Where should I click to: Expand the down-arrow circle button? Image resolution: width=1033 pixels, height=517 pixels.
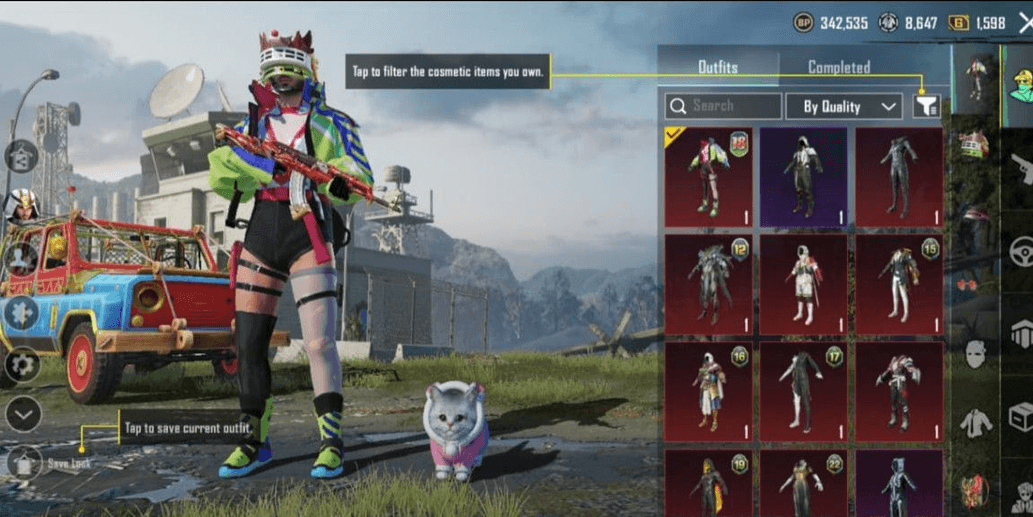22,413
